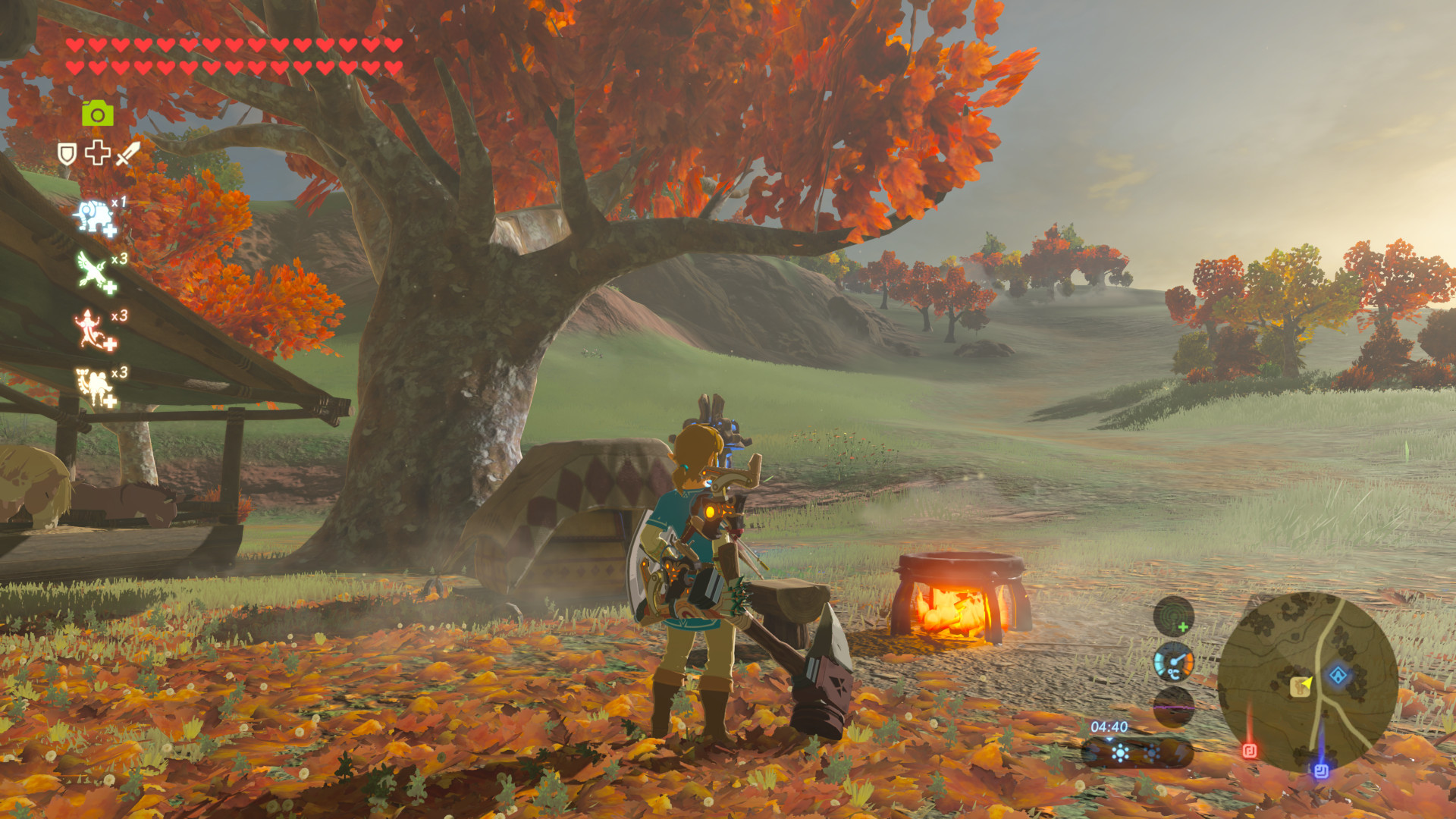The width and height of the screenshot is (1456, 819).
Task: Select the camera rune icon
Action: (x=96, y=114)
